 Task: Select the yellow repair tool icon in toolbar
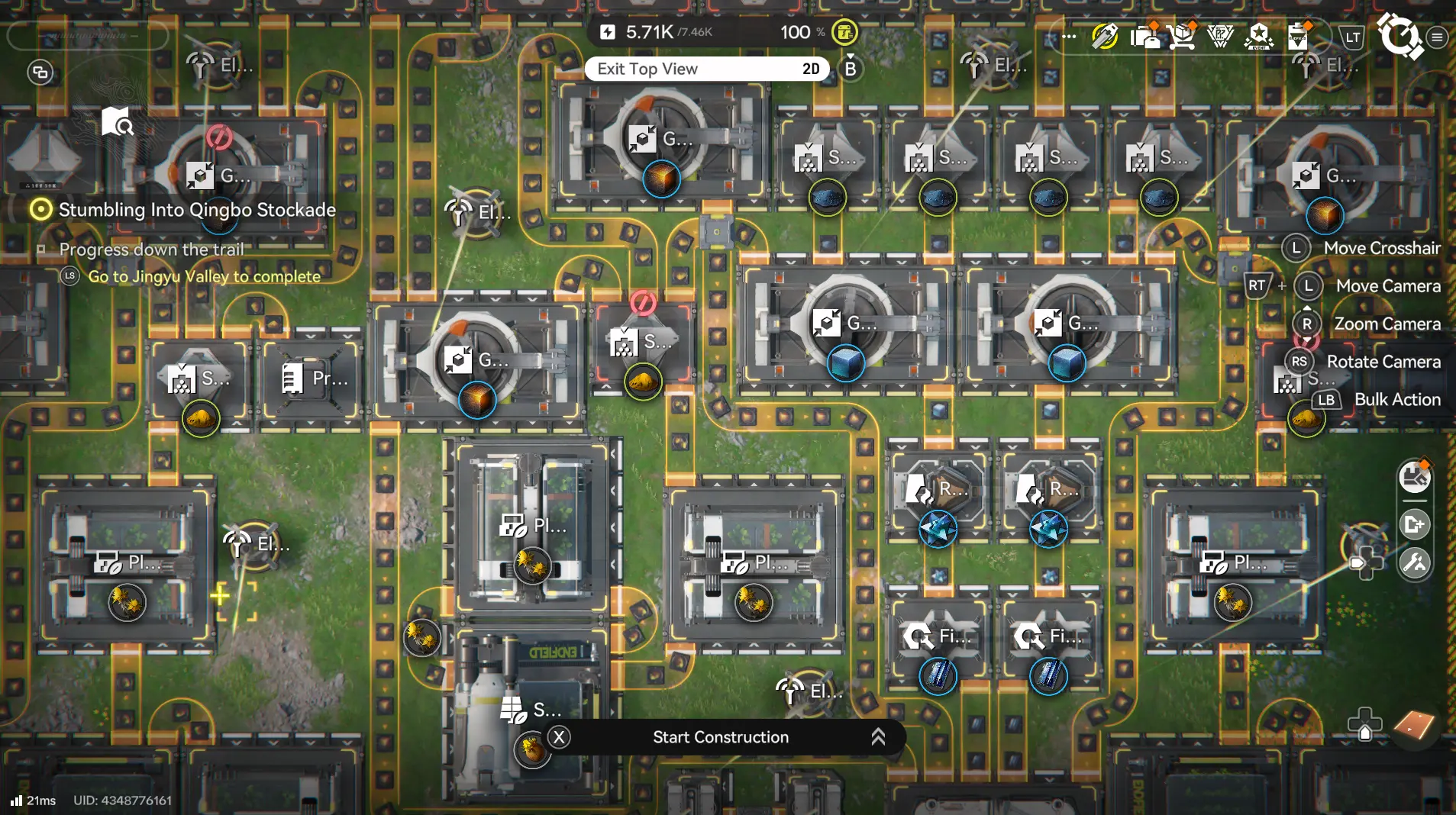[x=1104, y=36]
